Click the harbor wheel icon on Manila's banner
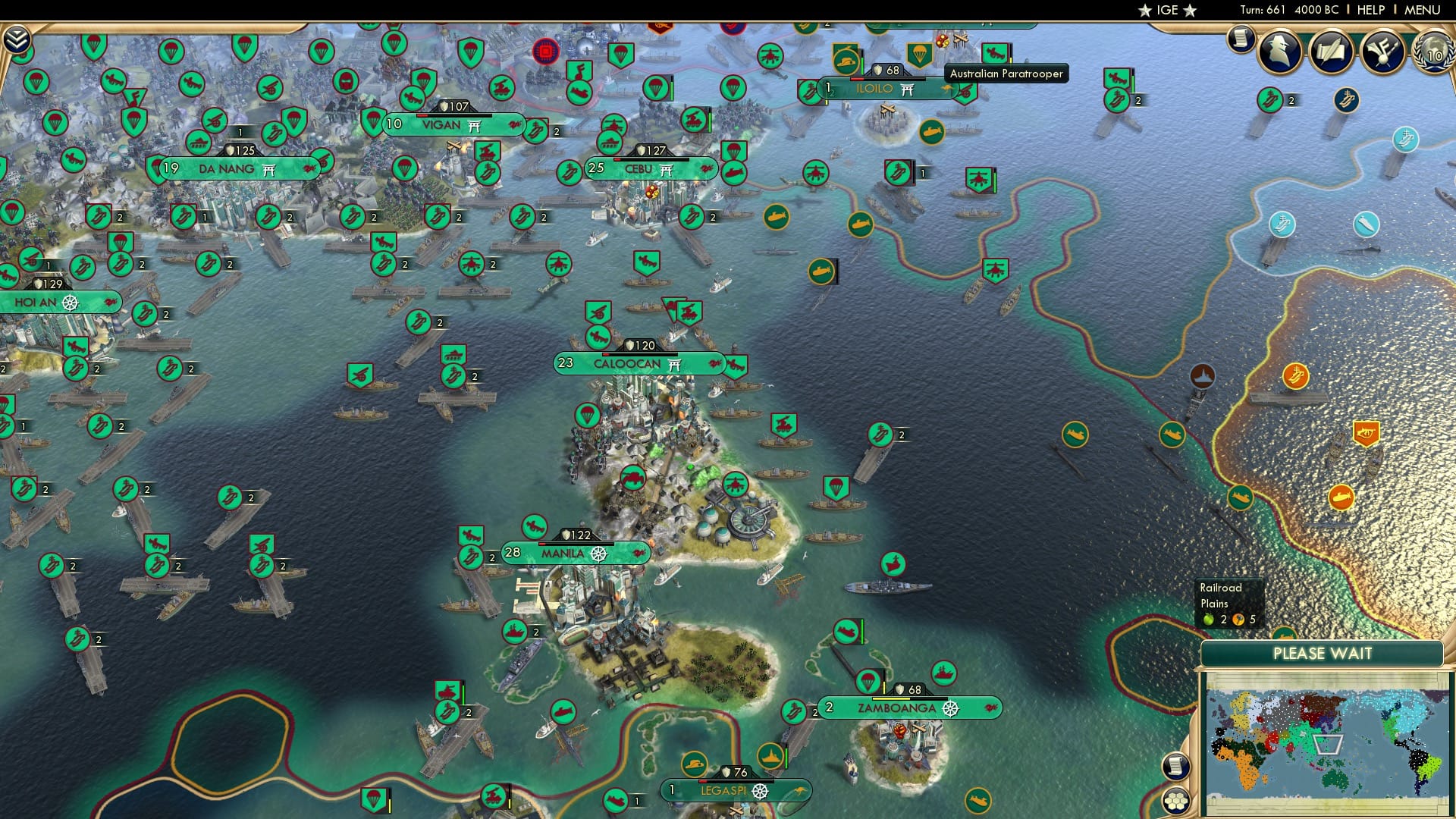Viewport: 1456px width, 819px height. (598, 555)
